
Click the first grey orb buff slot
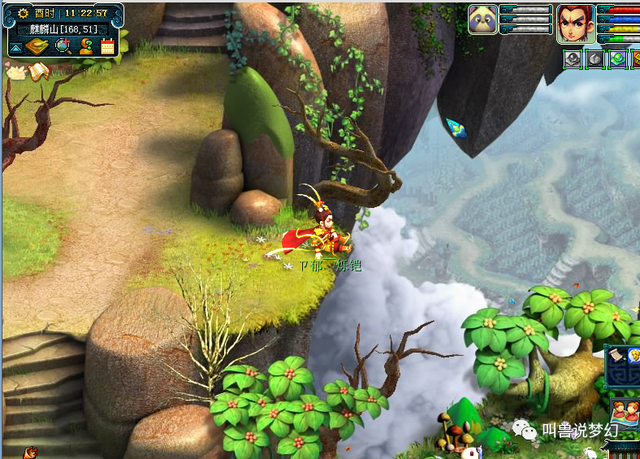(573, 59)
